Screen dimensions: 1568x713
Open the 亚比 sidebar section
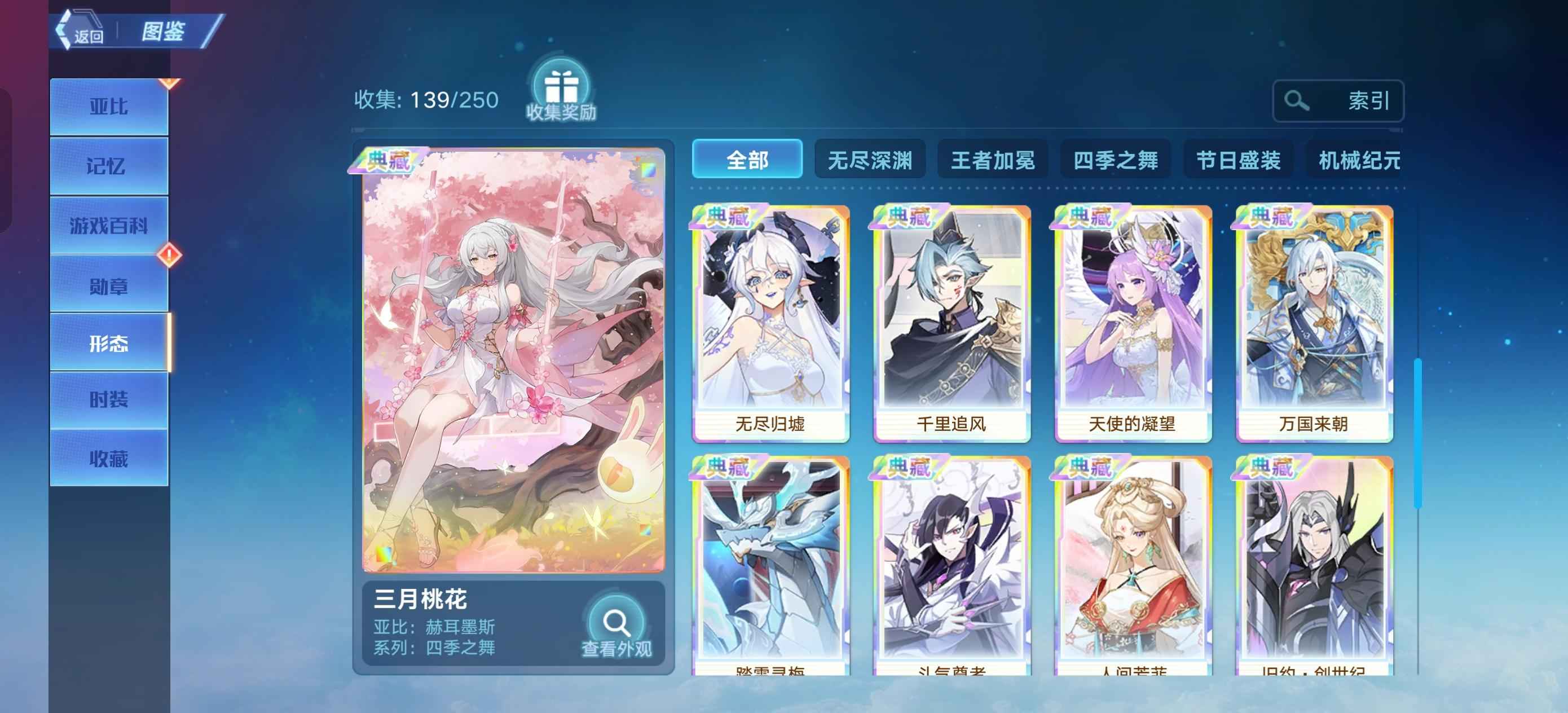pyautogui.click(x=109, y=107)
